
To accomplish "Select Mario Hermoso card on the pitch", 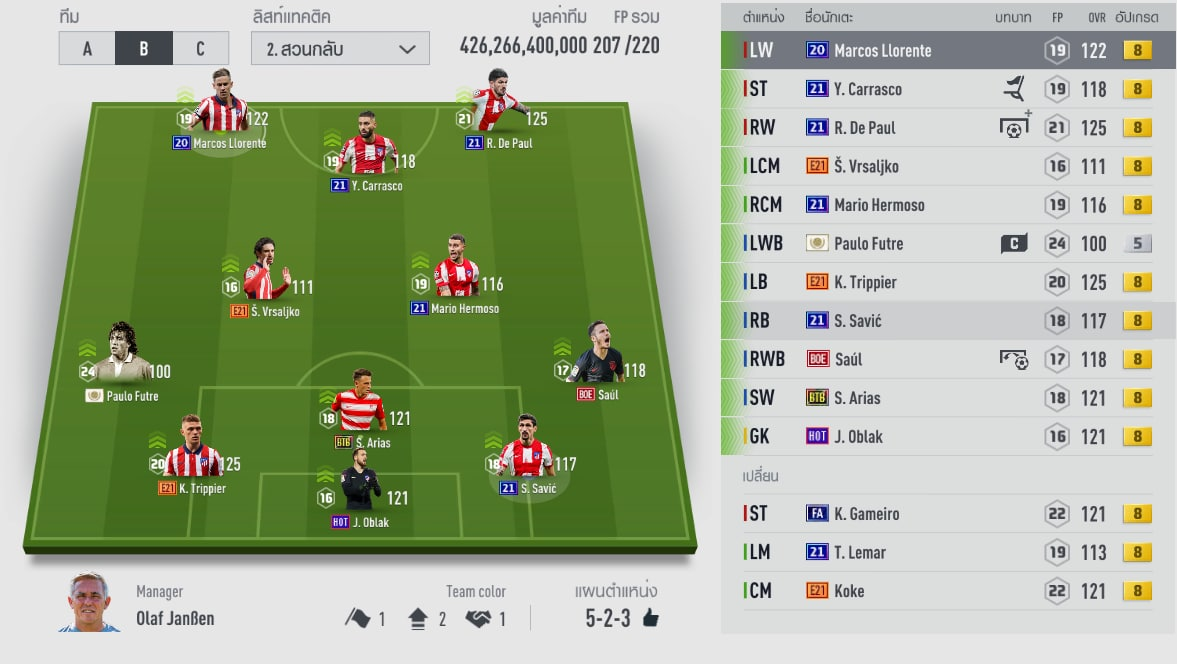I will tap(454, 270).
